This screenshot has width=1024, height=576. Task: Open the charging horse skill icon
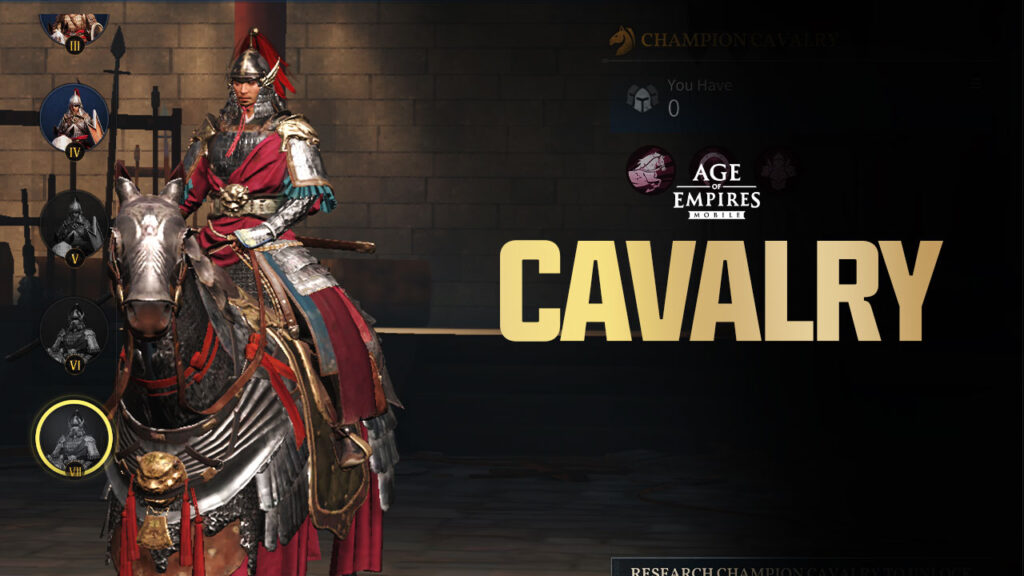(x=650, y=170)
